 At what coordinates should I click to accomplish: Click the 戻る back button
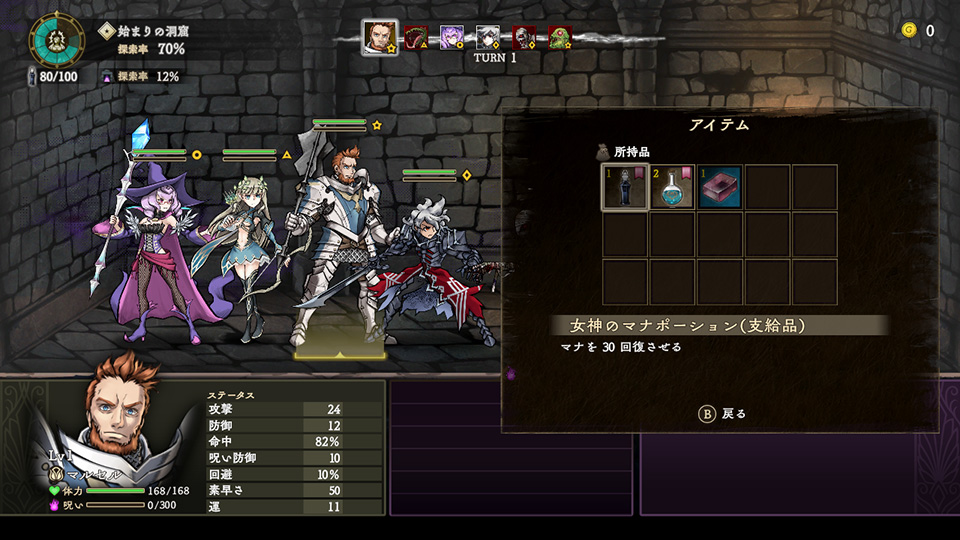pyautogui.click(x=721, y=413)
